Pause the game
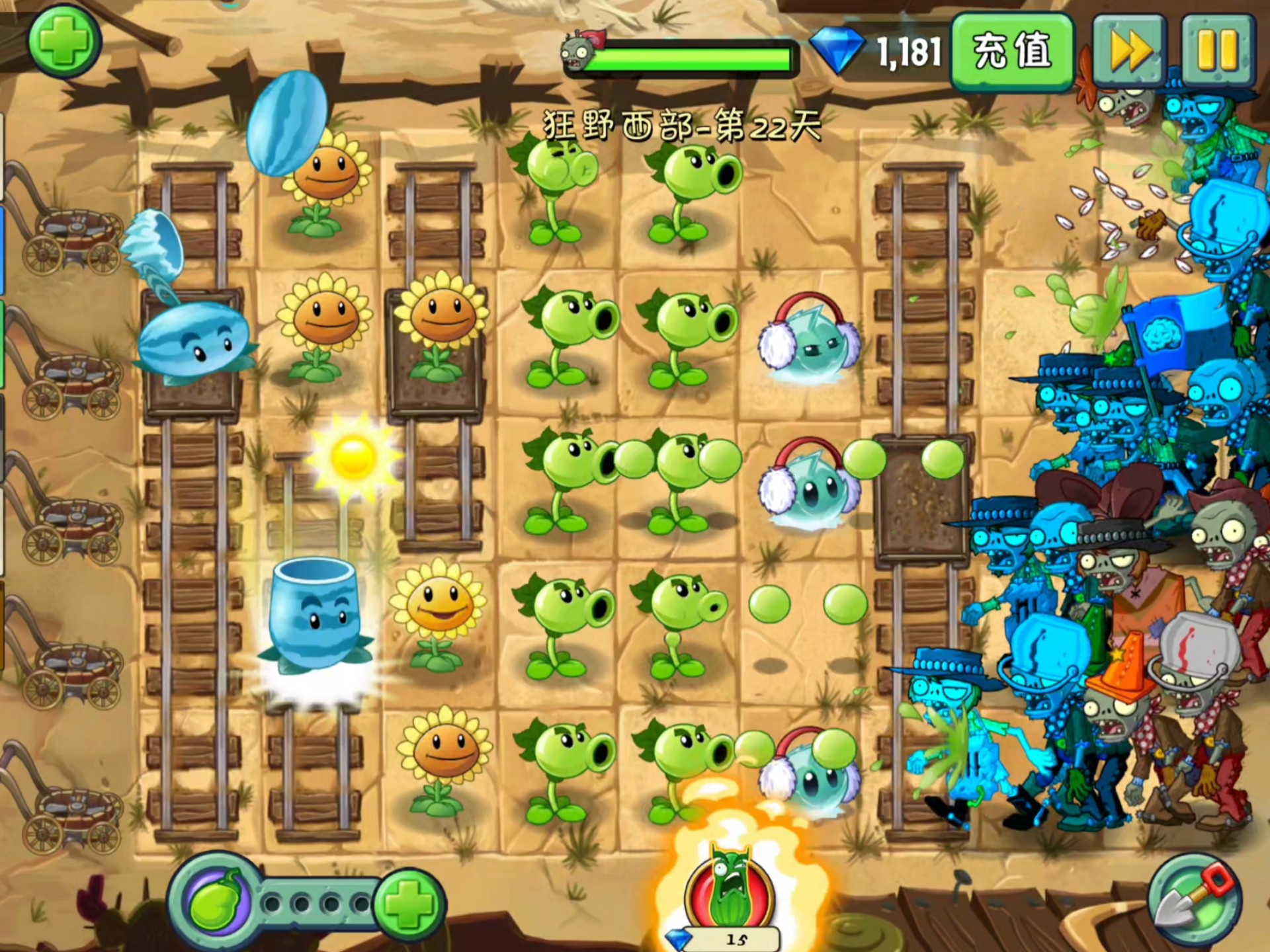Image resolution: width=1270 pixels, height=952 pixels. (x=1217, y=51)
